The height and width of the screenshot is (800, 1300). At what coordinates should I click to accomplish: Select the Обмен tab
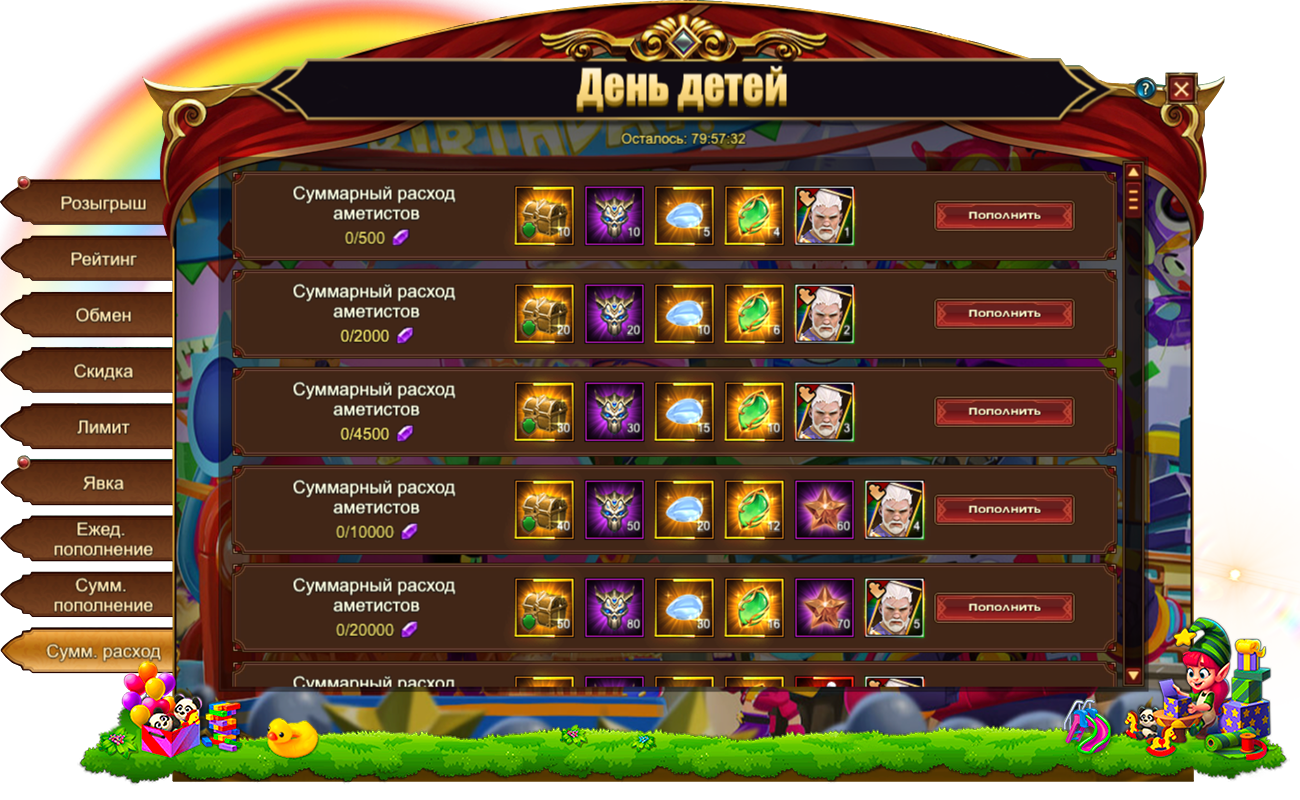click(102, 316)
